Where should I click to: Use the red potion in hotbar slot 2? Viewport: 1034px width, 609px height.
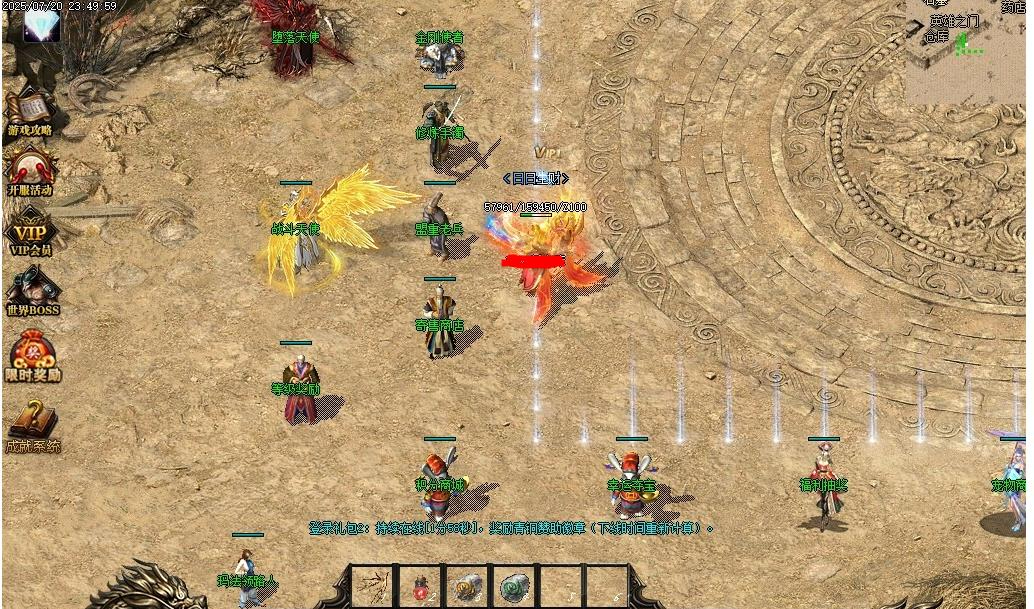421,587
